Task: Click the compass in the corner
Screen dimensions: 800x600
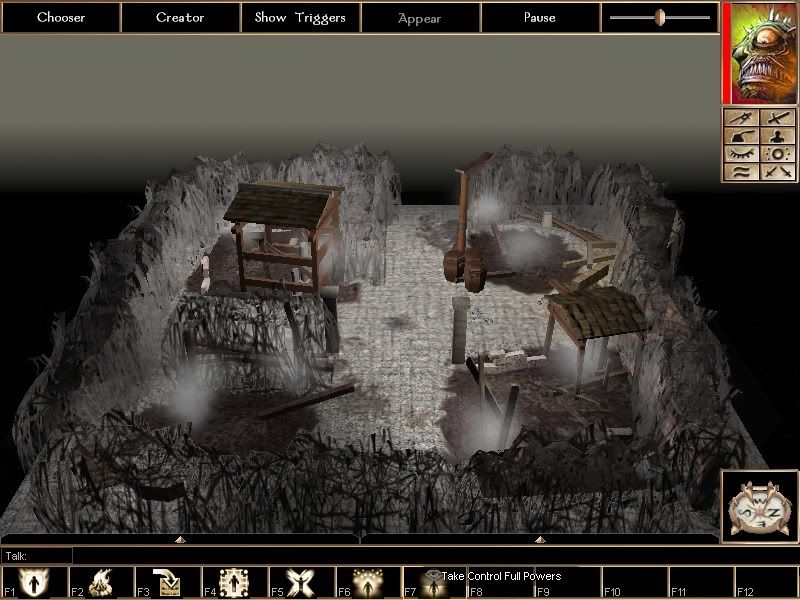Action: [759, 505]
